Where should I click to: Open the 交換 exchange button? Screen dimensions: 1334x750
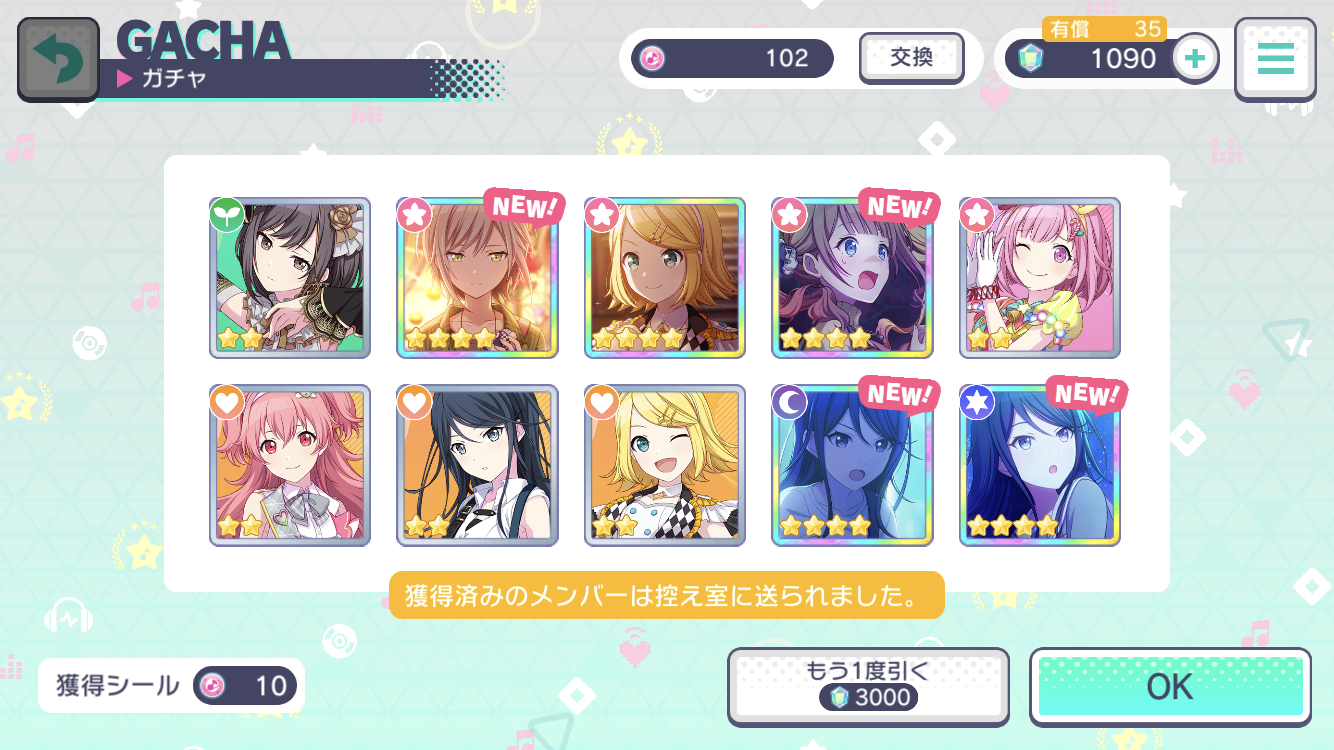(911, 58)
